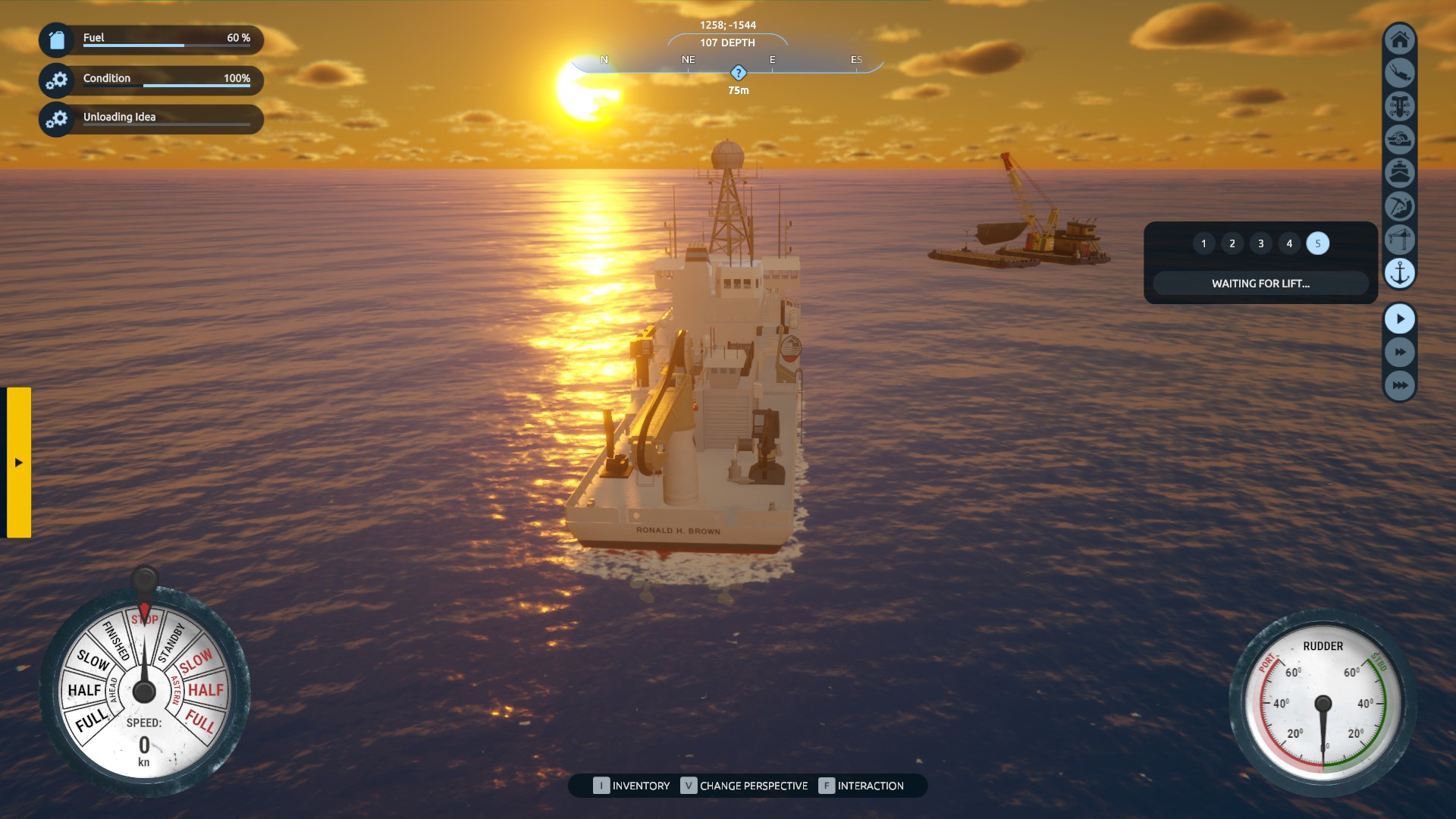Select step 1 in the lift panel
This screenshot has width=1456, height=819.
point(1203,243)
